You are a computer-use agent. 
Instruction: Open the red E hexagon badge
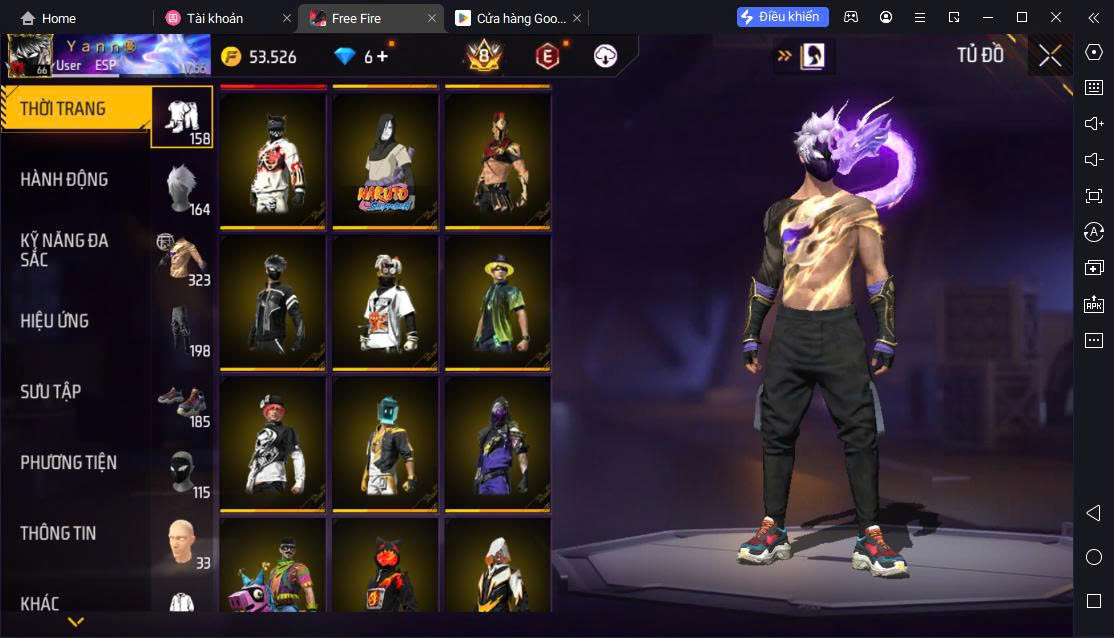[x=547, y=56]
